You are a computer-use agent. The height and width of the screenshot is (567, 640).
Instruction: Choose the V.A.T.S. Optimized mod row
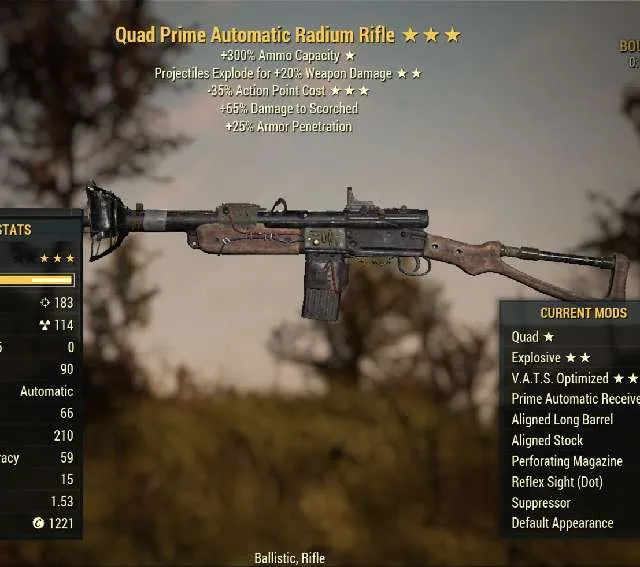click(572, 378)
